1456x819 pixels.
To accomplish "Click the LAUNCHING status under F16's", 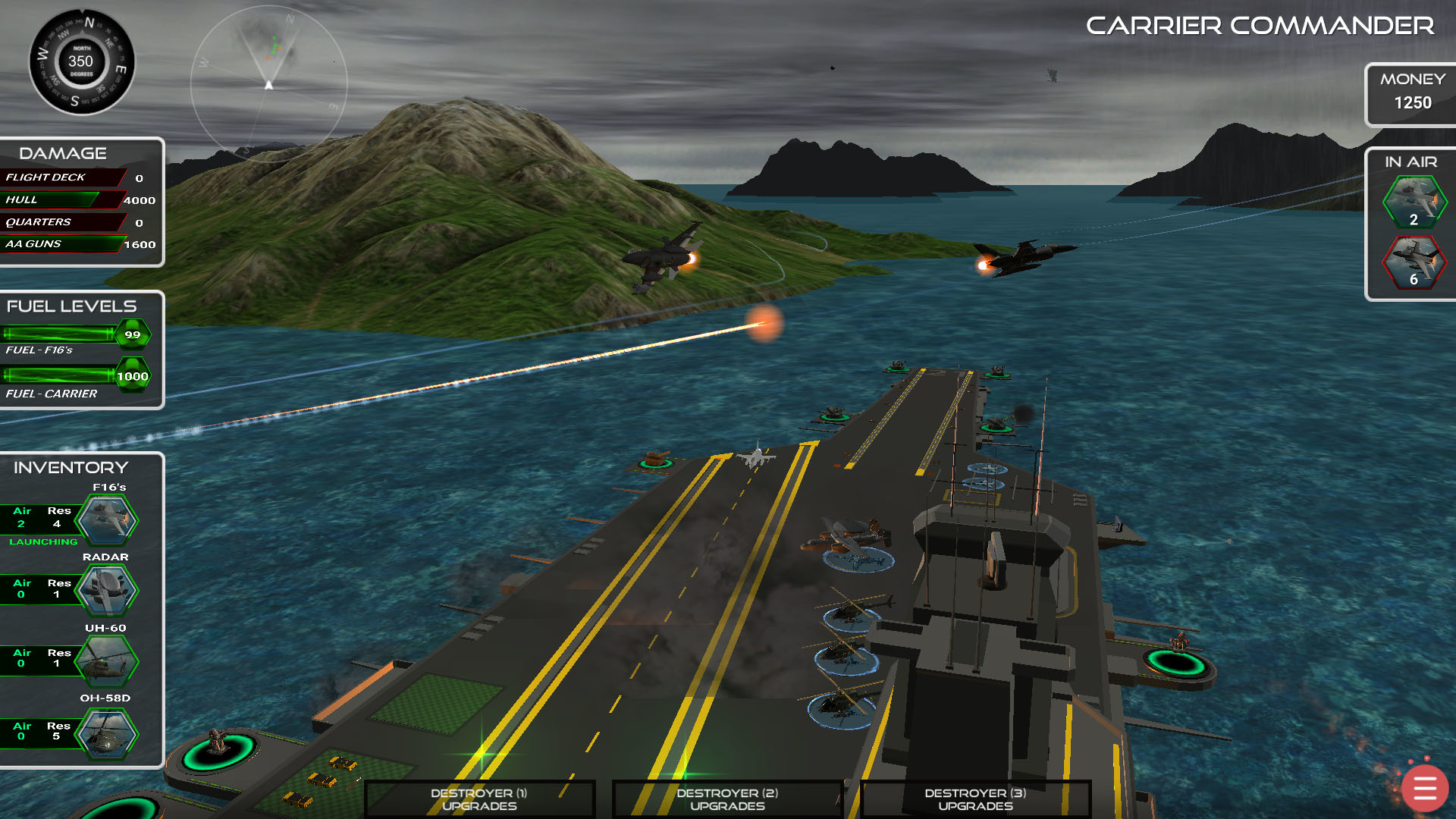I will [x=44, y=541].
